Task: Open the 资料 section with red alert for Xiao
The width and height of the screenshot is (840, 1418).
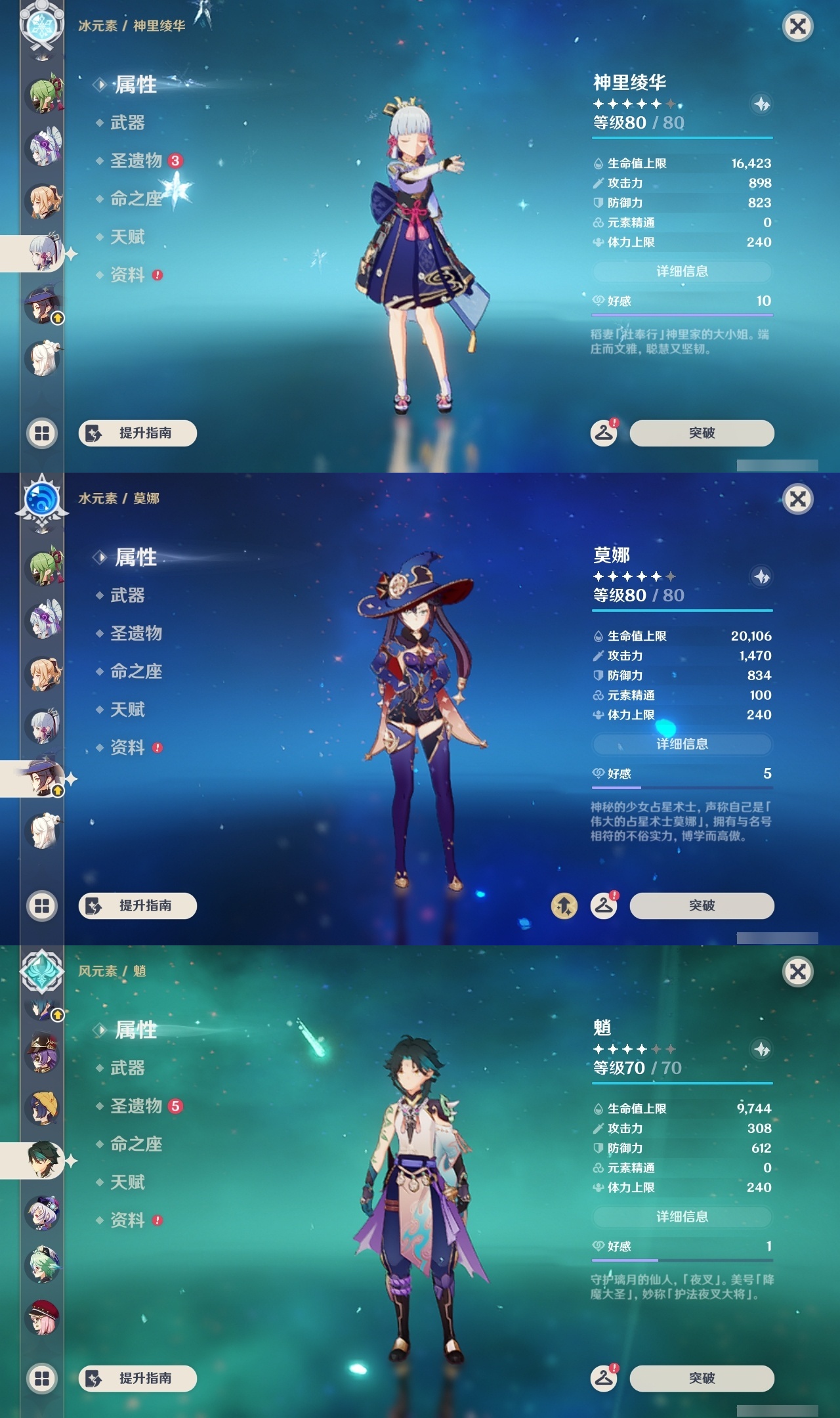Action: pos(129,1220)
